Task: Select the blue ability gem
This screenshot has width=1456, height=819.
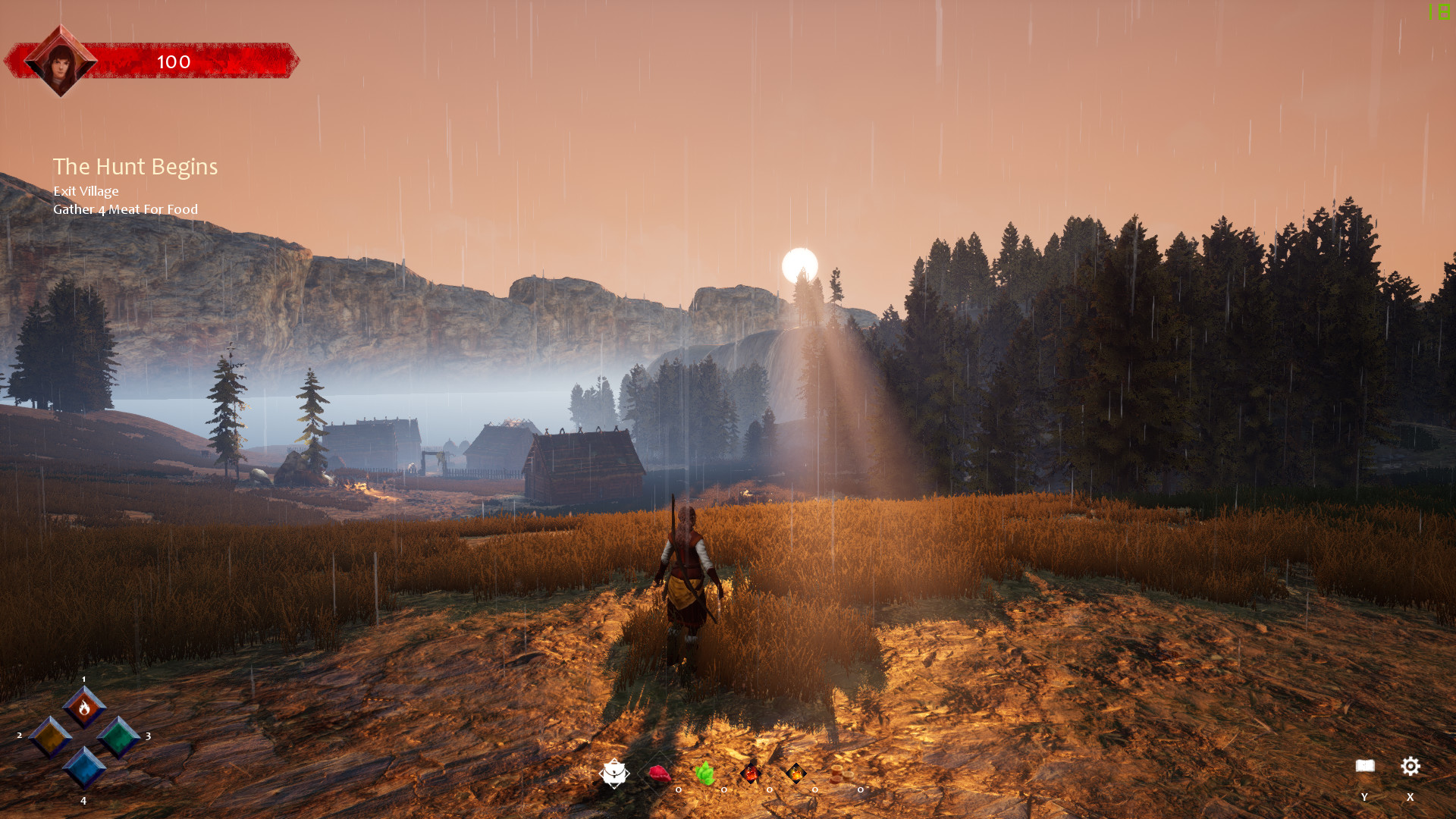Action: pos(84,767)
